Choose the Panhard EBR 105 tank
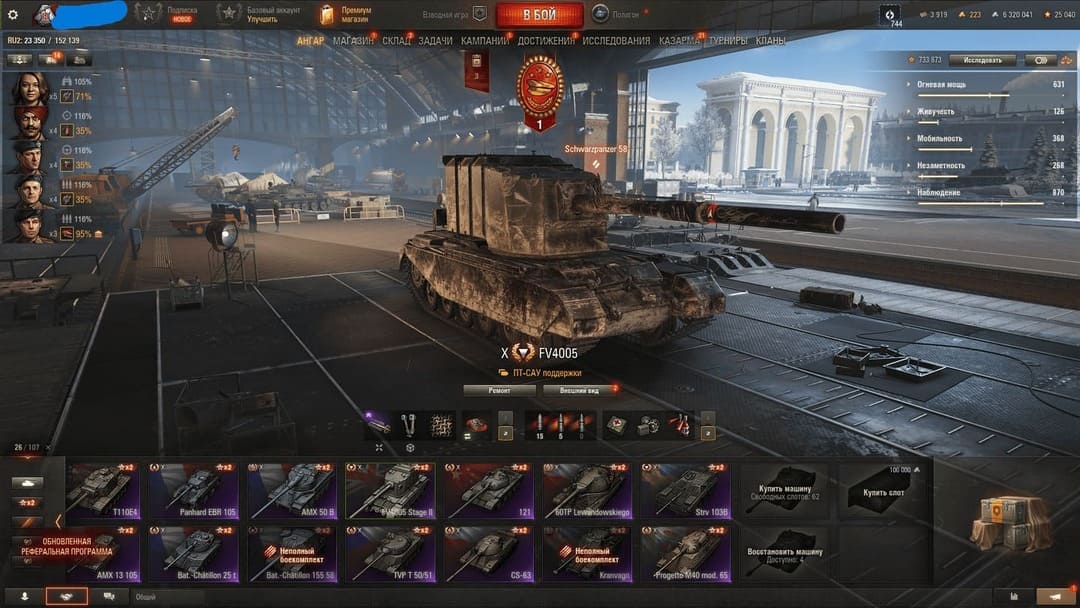The image size is (1080, 608). tap(194, 489)
